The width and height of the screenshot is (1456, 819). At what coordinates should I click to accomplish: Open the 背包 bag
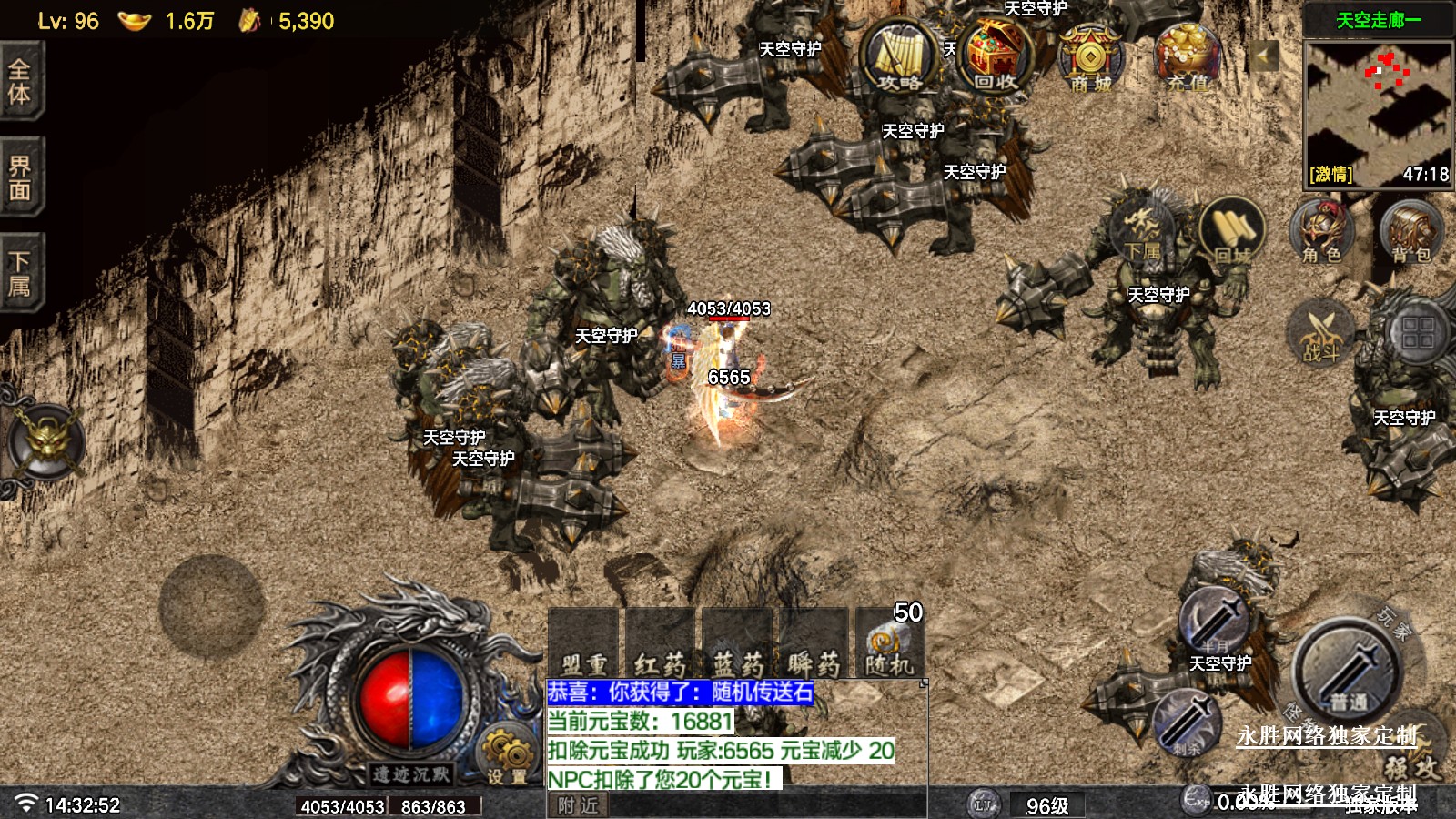[1410, 232]
